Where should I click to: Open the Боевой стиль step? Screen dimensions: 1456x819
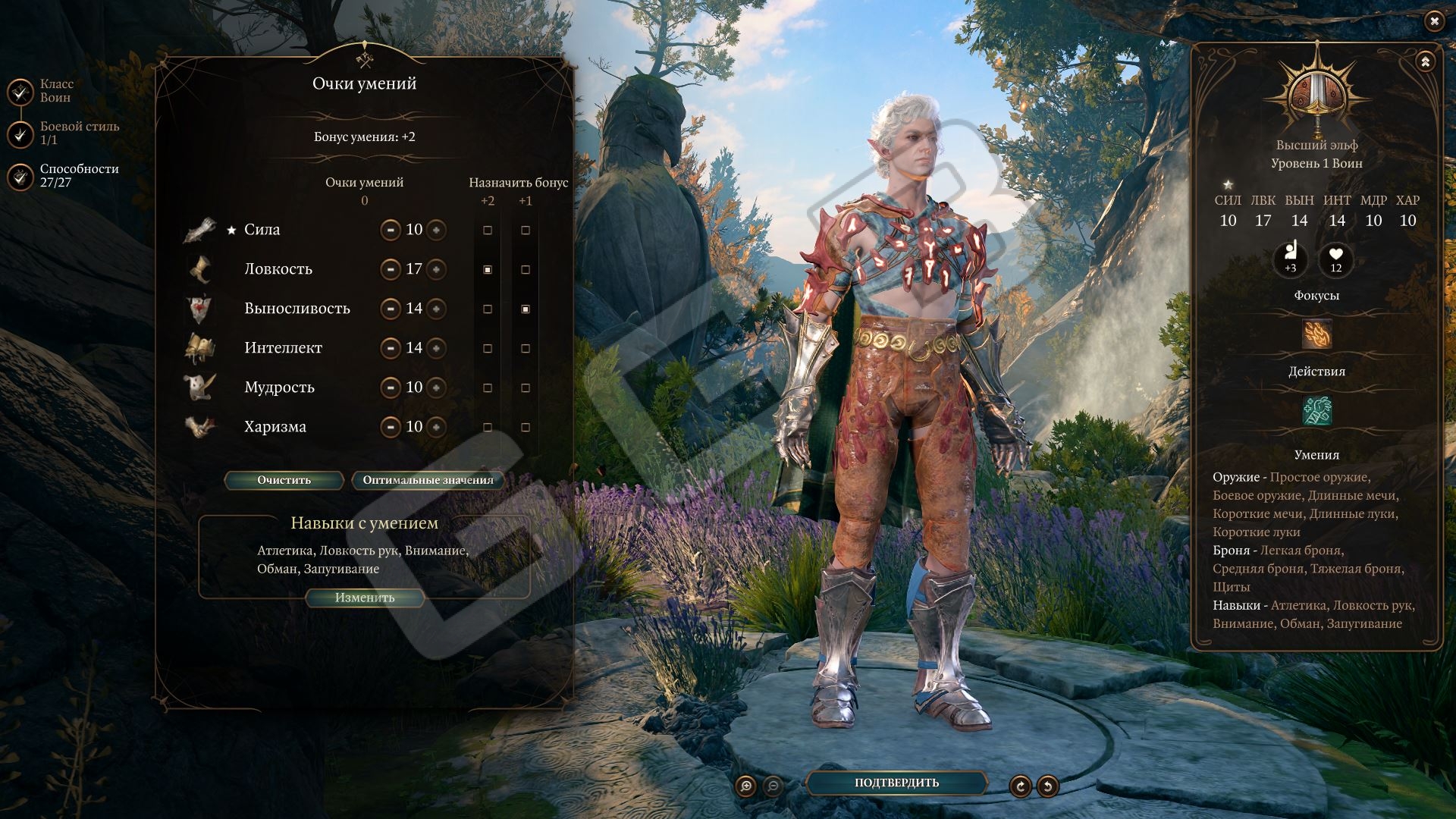(x=20, y=134)
